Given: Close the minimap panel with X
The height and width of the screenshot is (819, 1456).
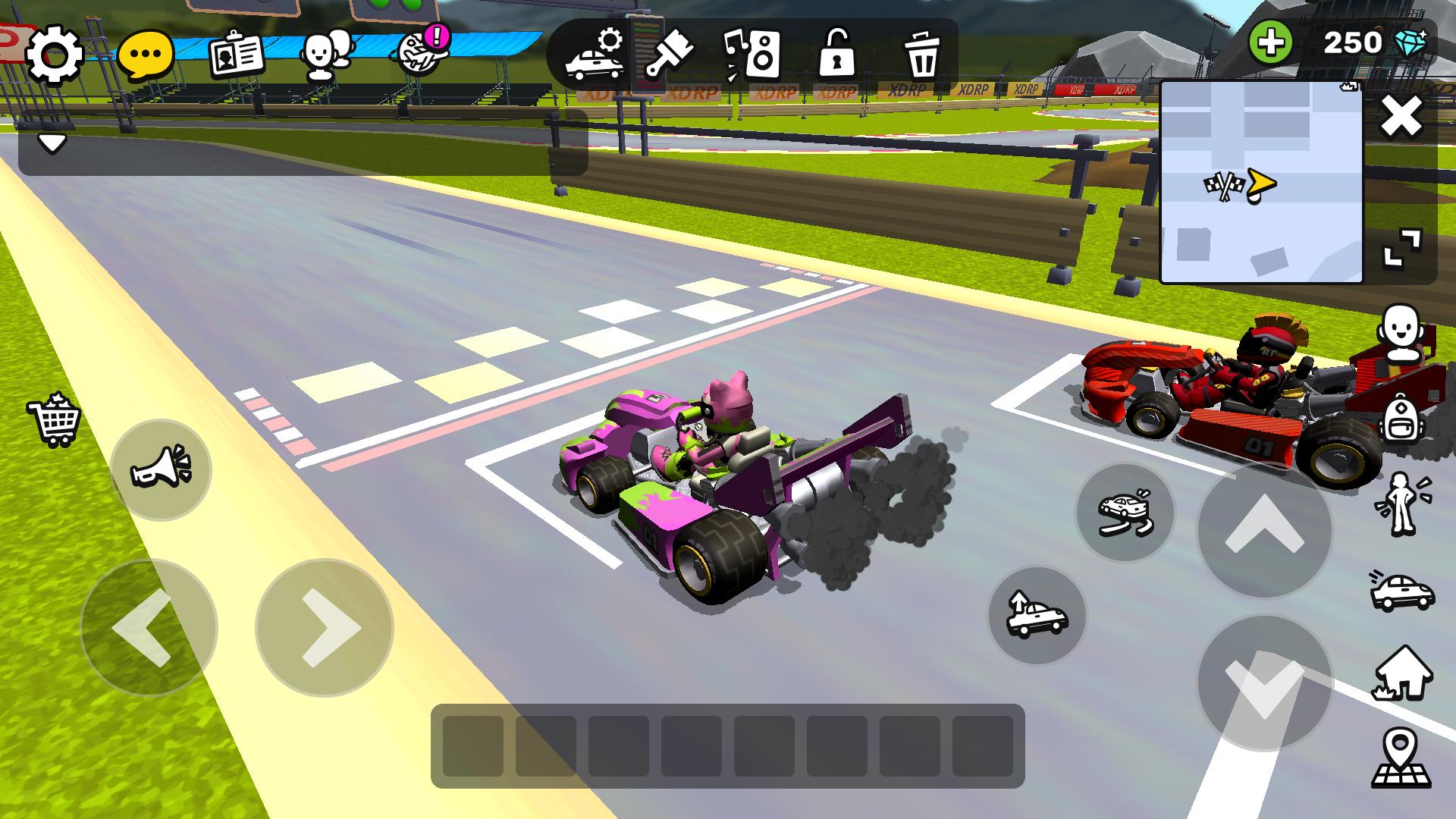Looking at the screenshot, I should pos(1401,118).
